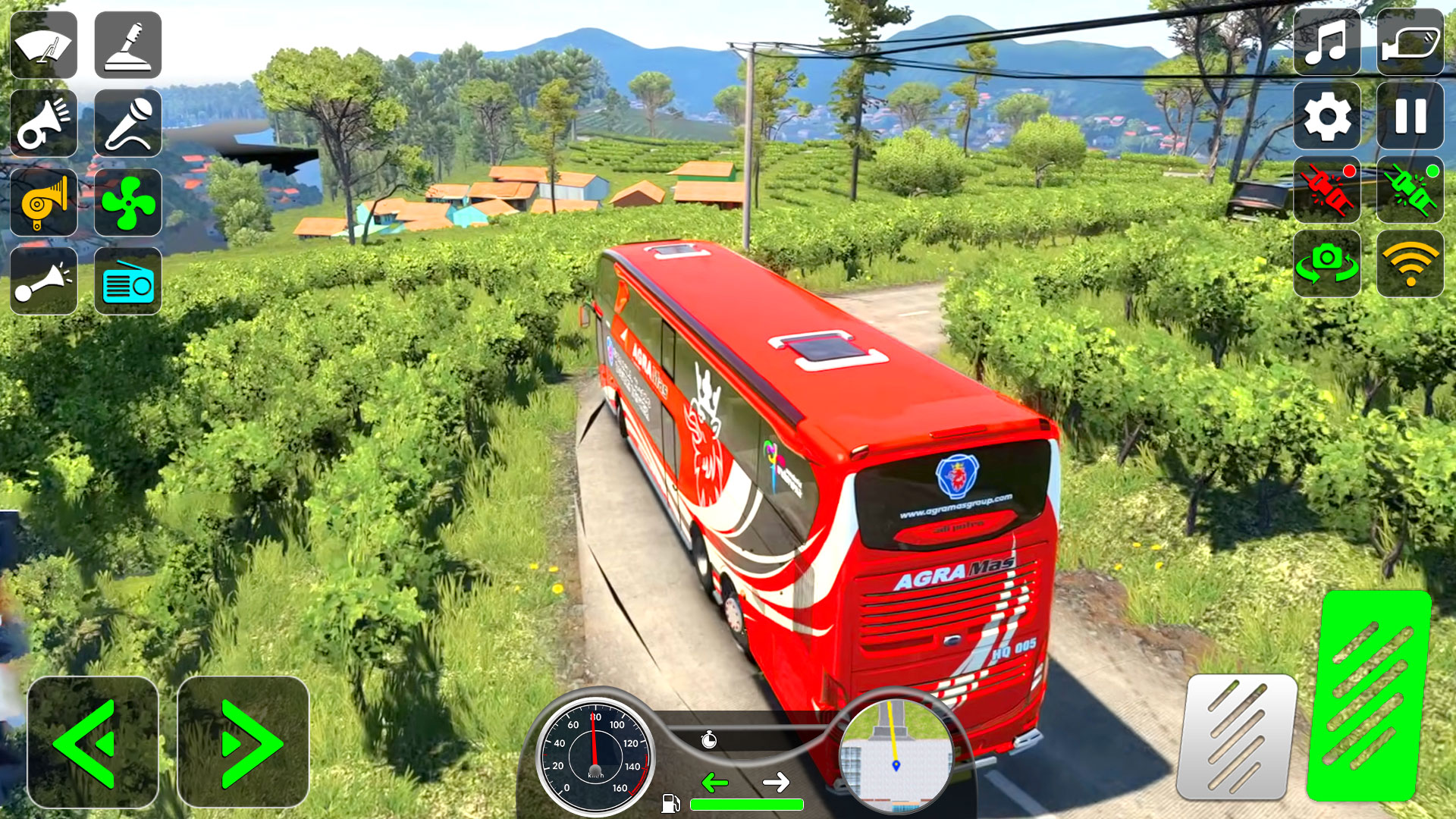Turn on the green fan
The height and width of the screenshot is (819, 1456).
pos(127,202)
